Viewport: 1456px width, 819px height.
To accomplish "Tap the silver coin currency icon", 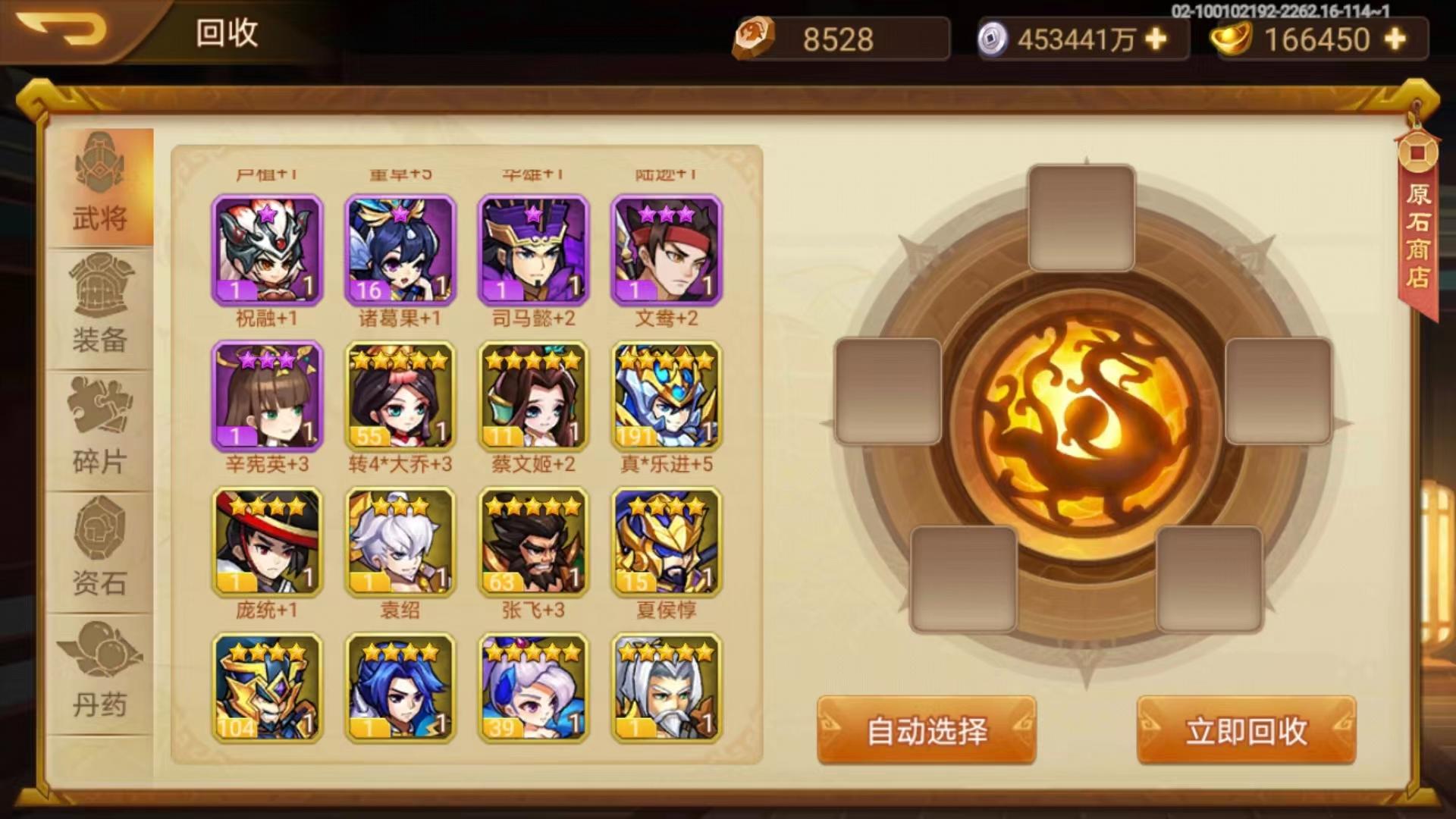I will pos(993,36).
